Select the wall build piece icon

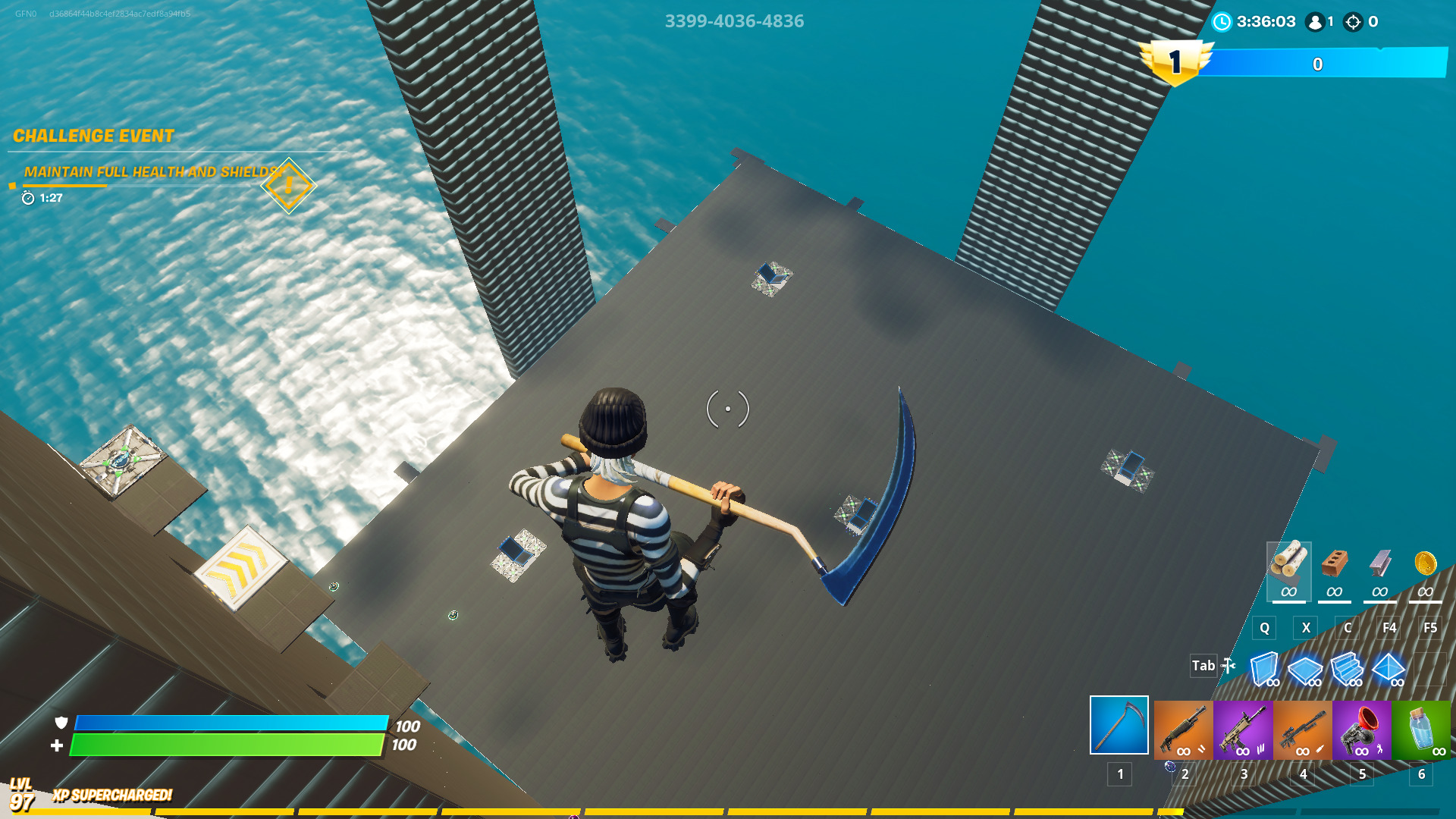tap(1263, 667)
